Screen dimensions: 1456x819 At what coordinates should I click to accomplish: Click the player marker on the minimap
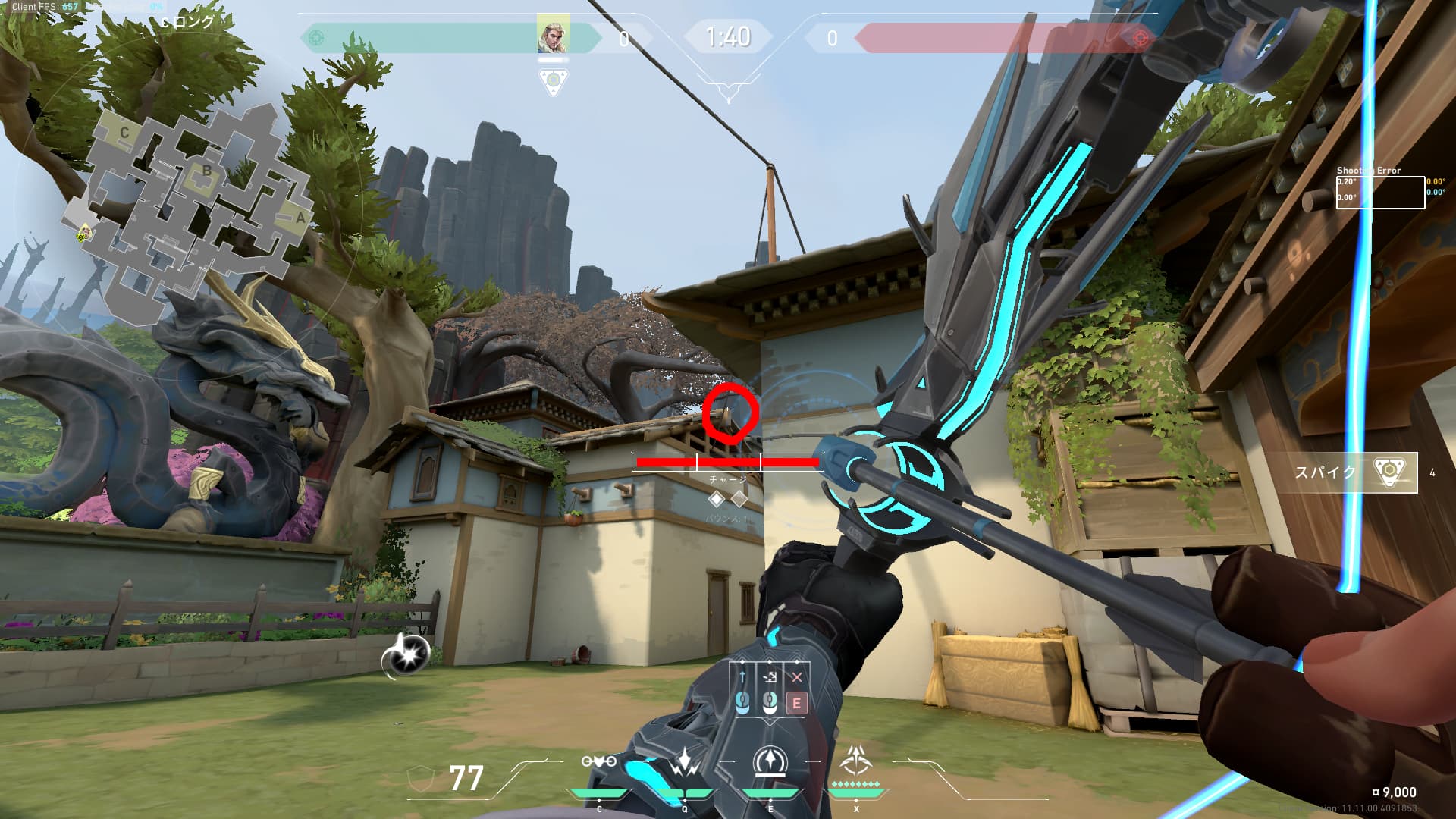coord(85,232)
